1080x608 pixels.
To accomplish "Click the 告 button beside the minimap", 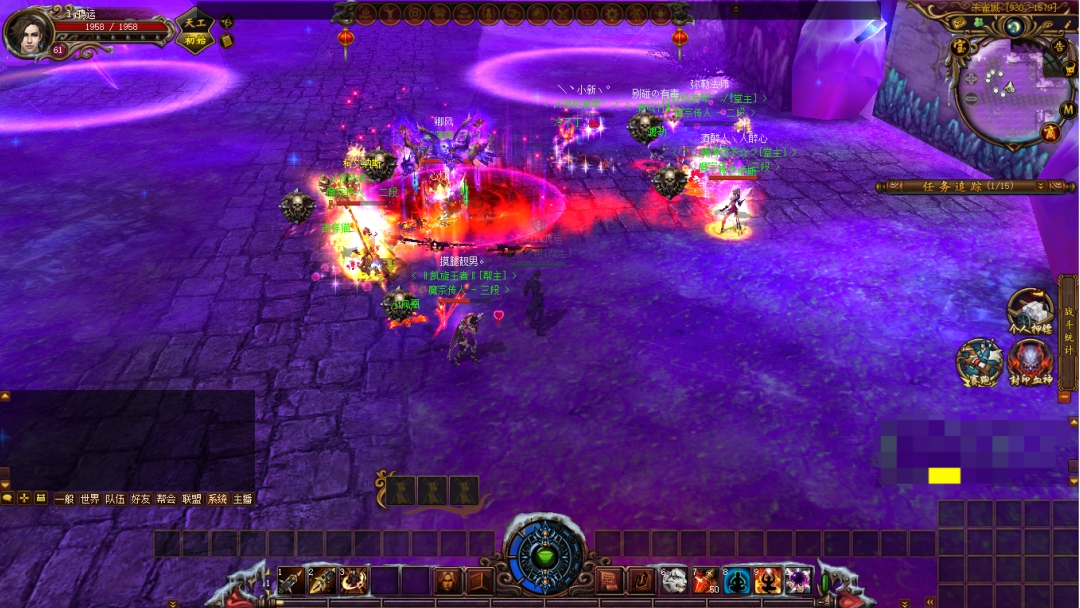I will click(1059, 46).
